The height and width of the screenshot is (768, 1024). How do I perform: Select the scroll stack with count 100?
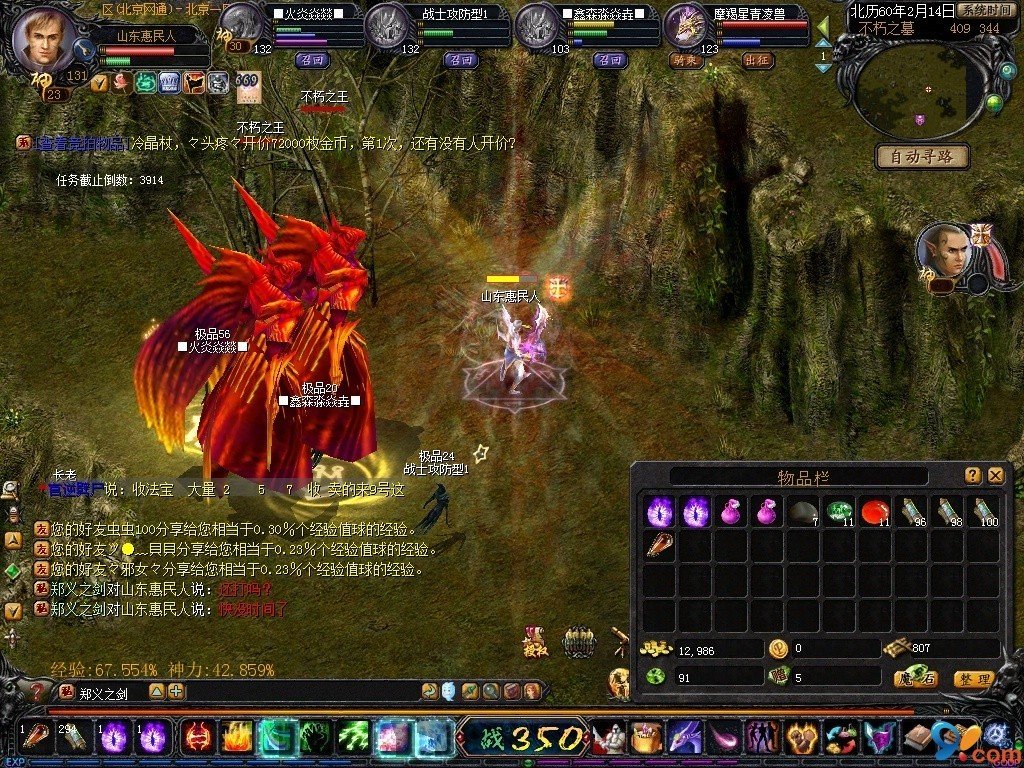[x=984, y=512]
